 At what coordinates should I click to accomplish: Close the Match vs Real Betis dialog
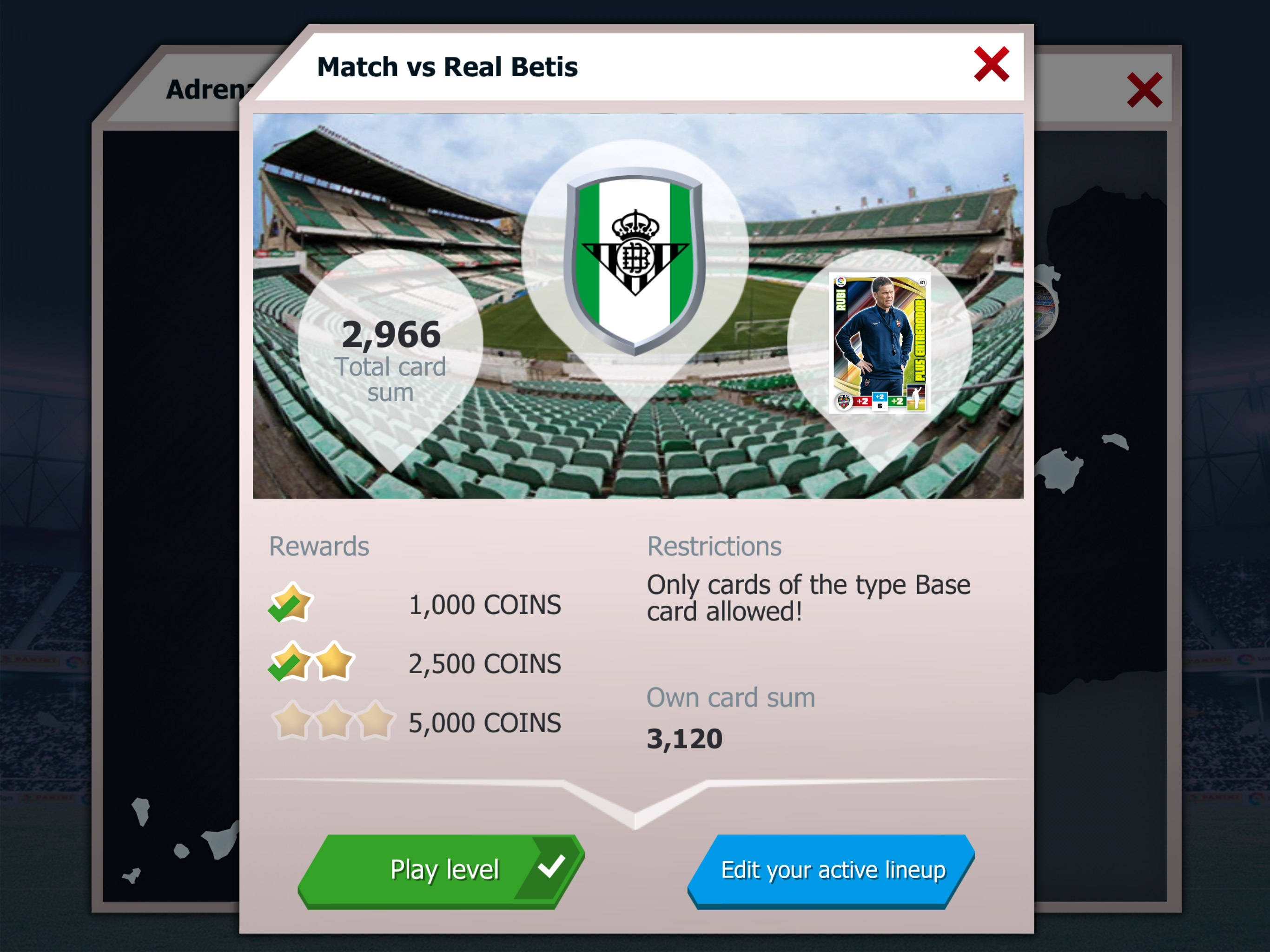click(991, 64)
